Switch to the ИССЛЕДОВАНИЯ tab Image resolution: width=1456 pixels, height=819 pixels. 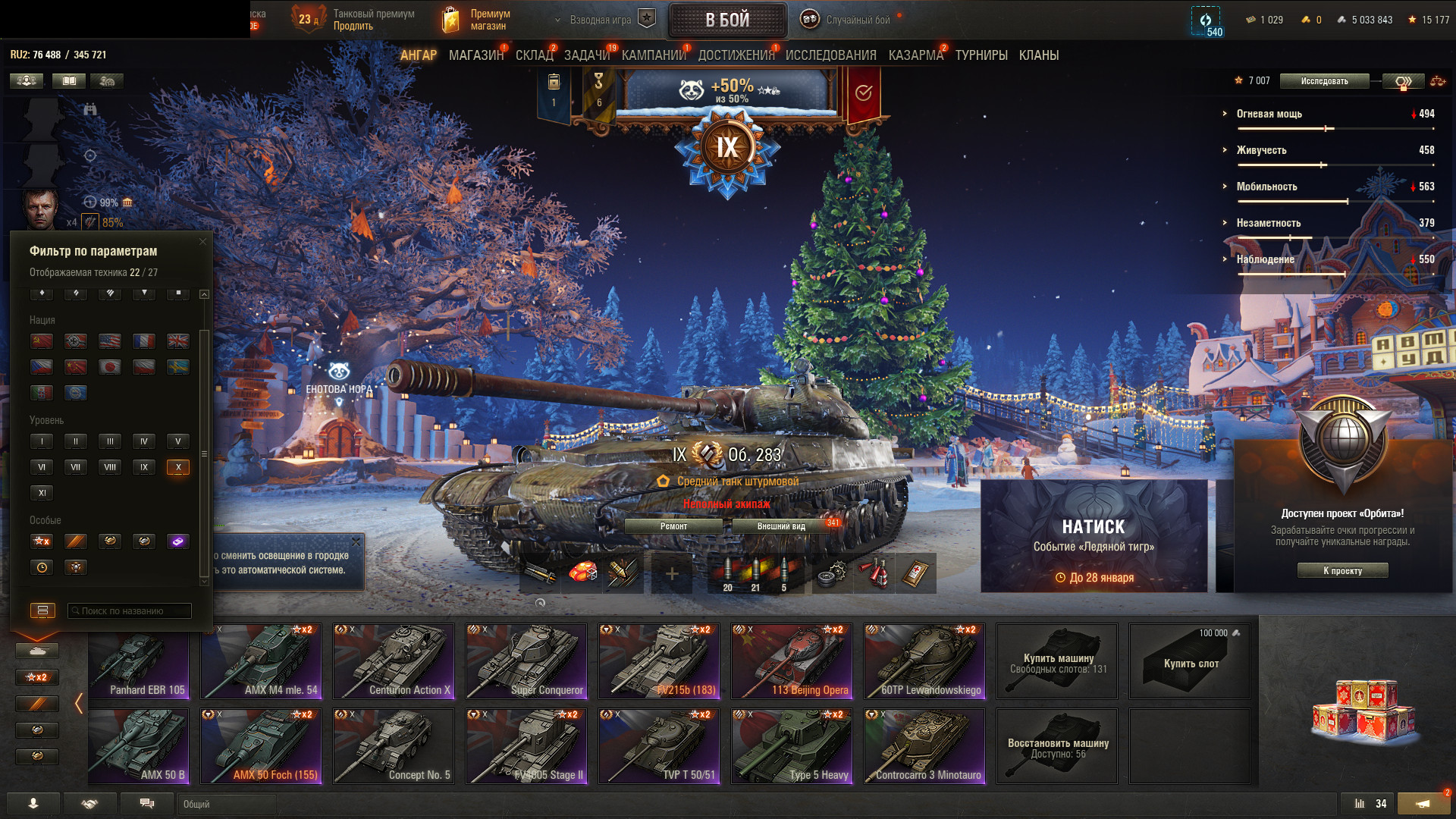[x=830, y=55]
